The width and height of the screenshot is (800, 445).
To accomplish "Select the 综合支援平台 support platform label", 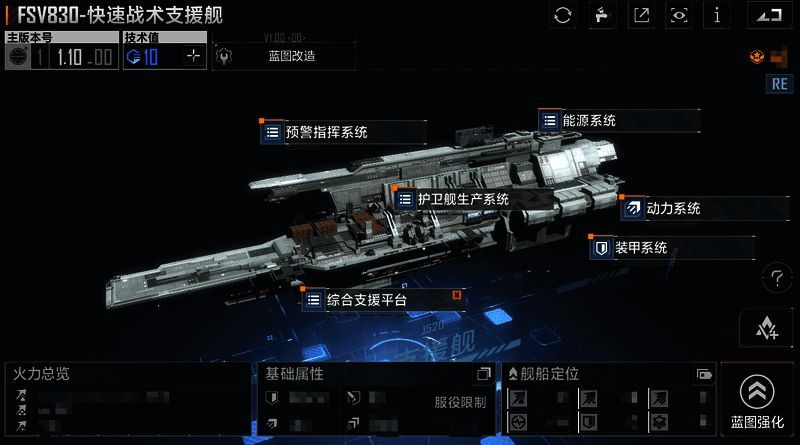I will pos(366,299).
